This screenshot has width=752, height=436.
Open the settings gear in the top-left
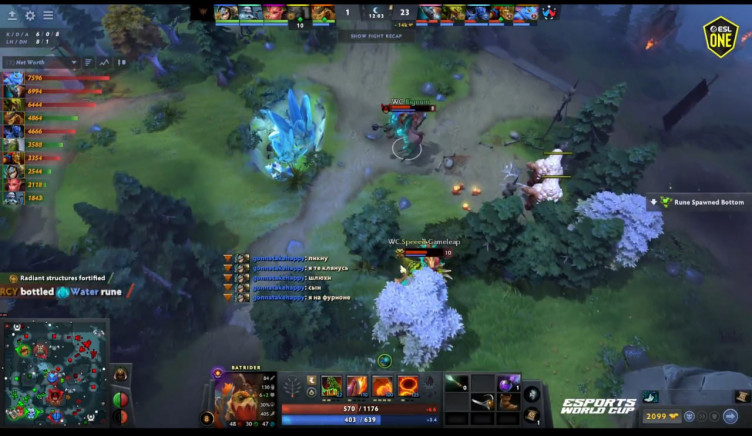coord(30,15)
